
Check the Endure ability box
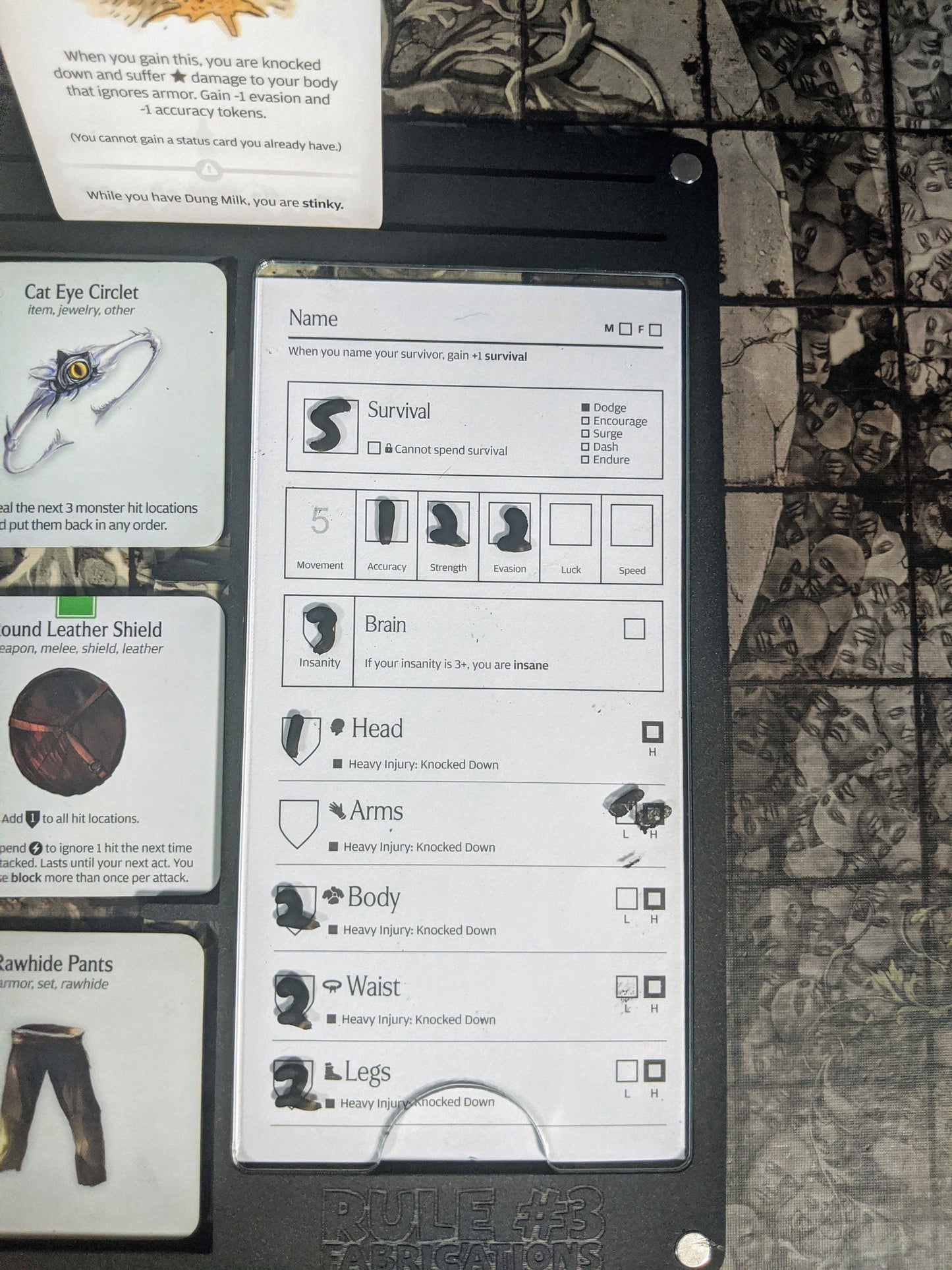585,459
